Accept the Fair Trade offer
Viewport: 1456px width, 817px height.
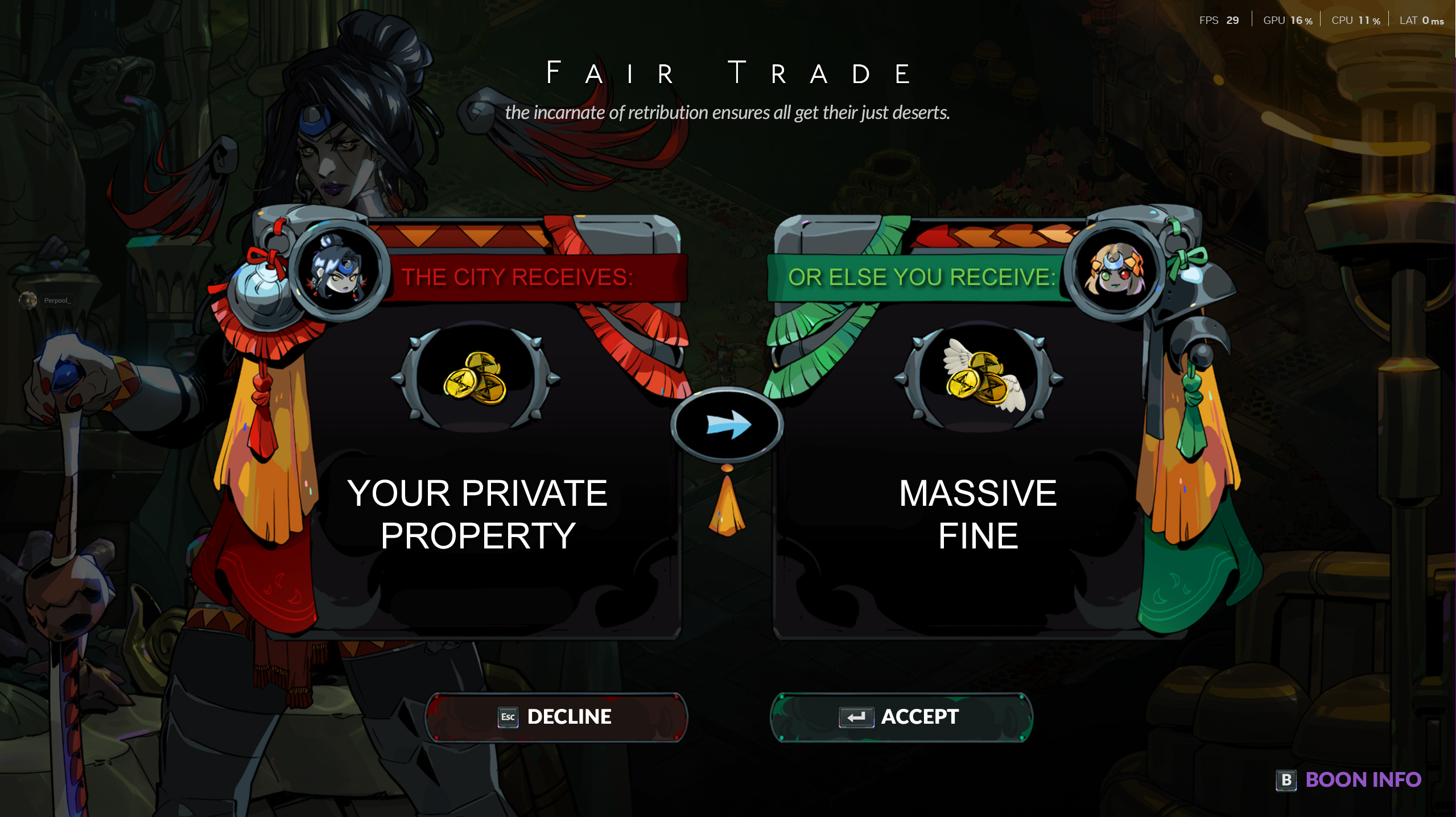click(901, 717)
